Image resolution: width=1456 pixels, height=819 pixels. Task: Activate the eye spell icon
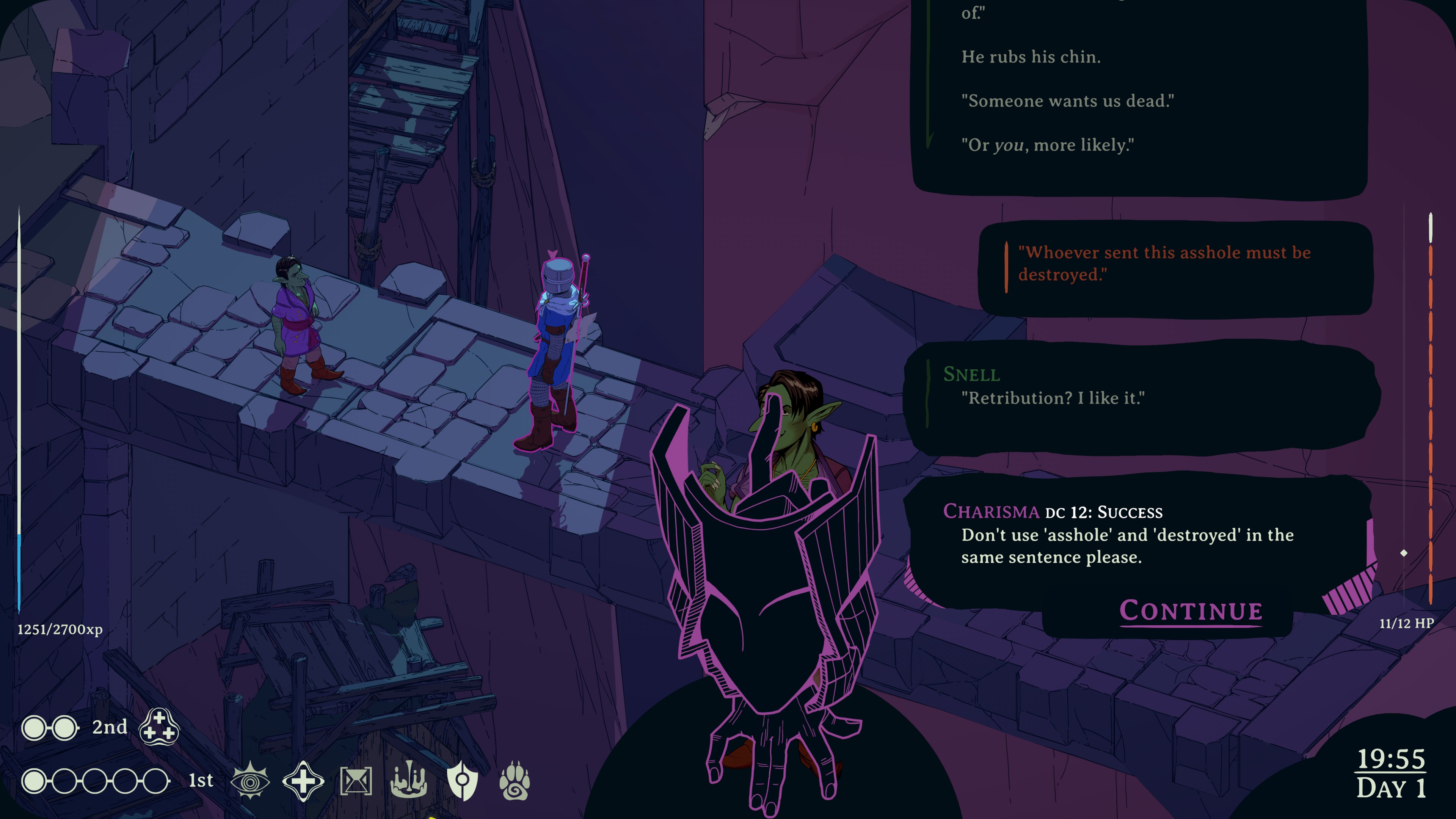coord(250,781)
